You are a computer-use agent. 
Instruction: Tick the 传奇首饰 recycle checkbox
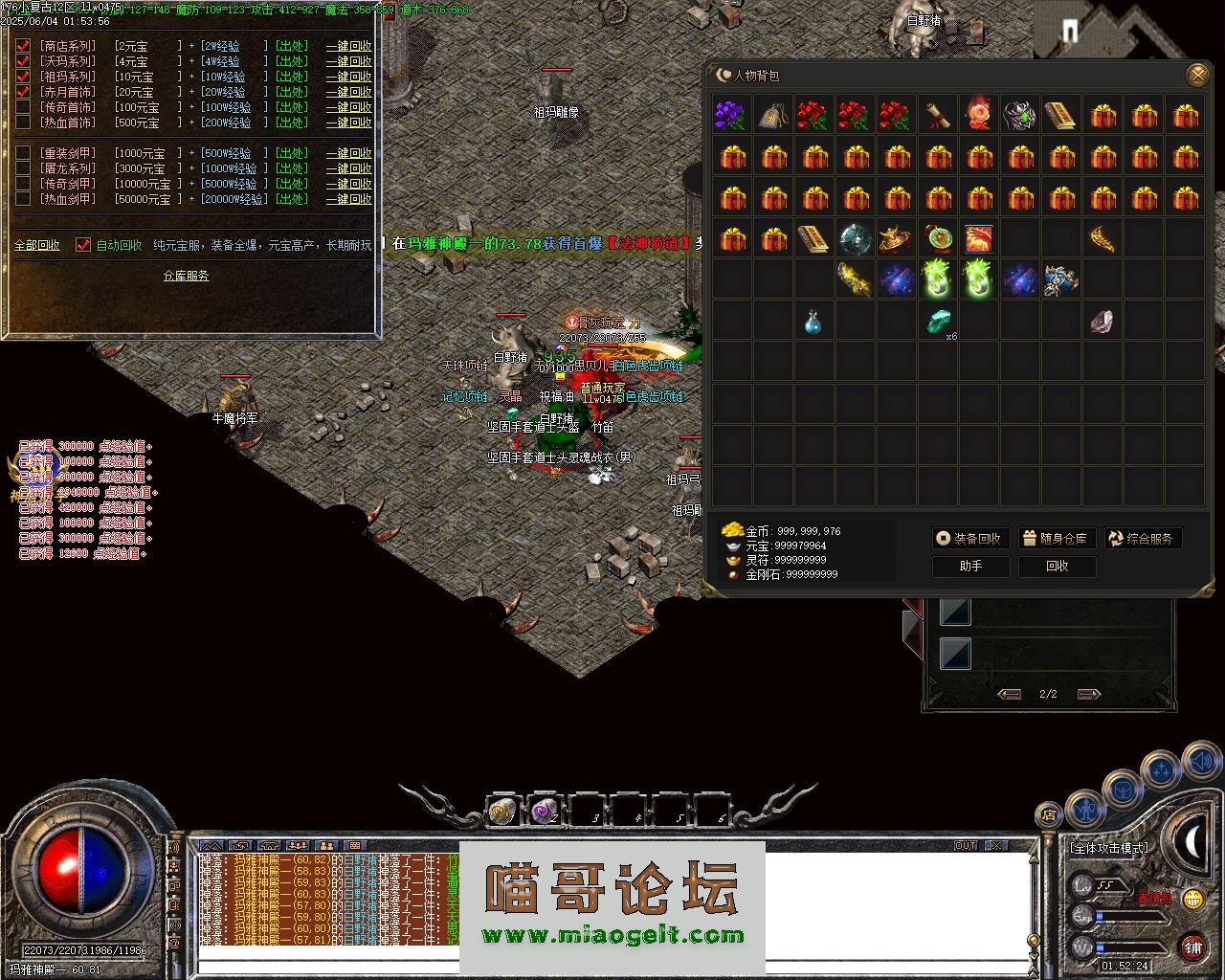(23, 107)
